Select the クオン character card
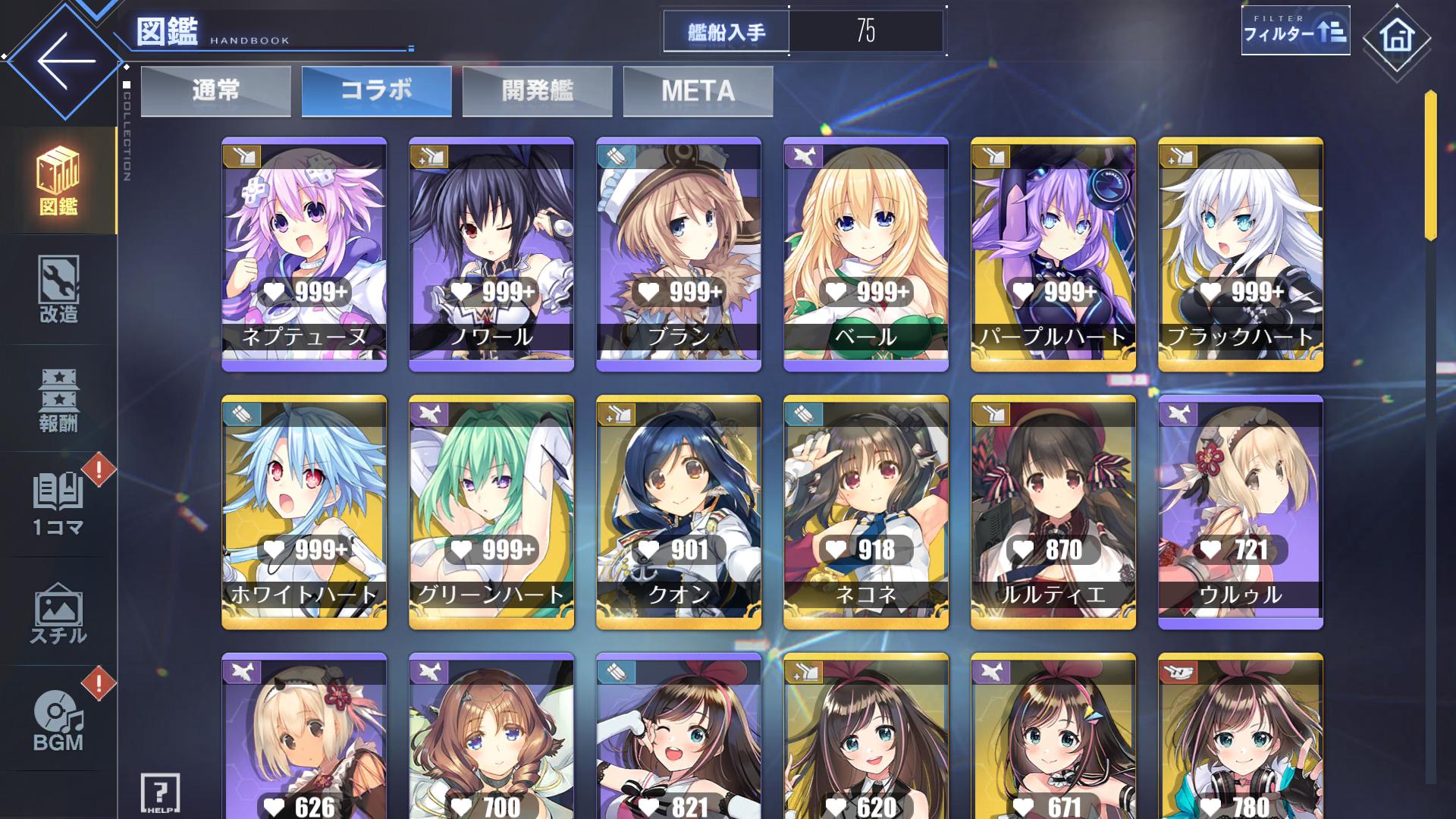This screenshot has height=819, width=1456. 679,512
